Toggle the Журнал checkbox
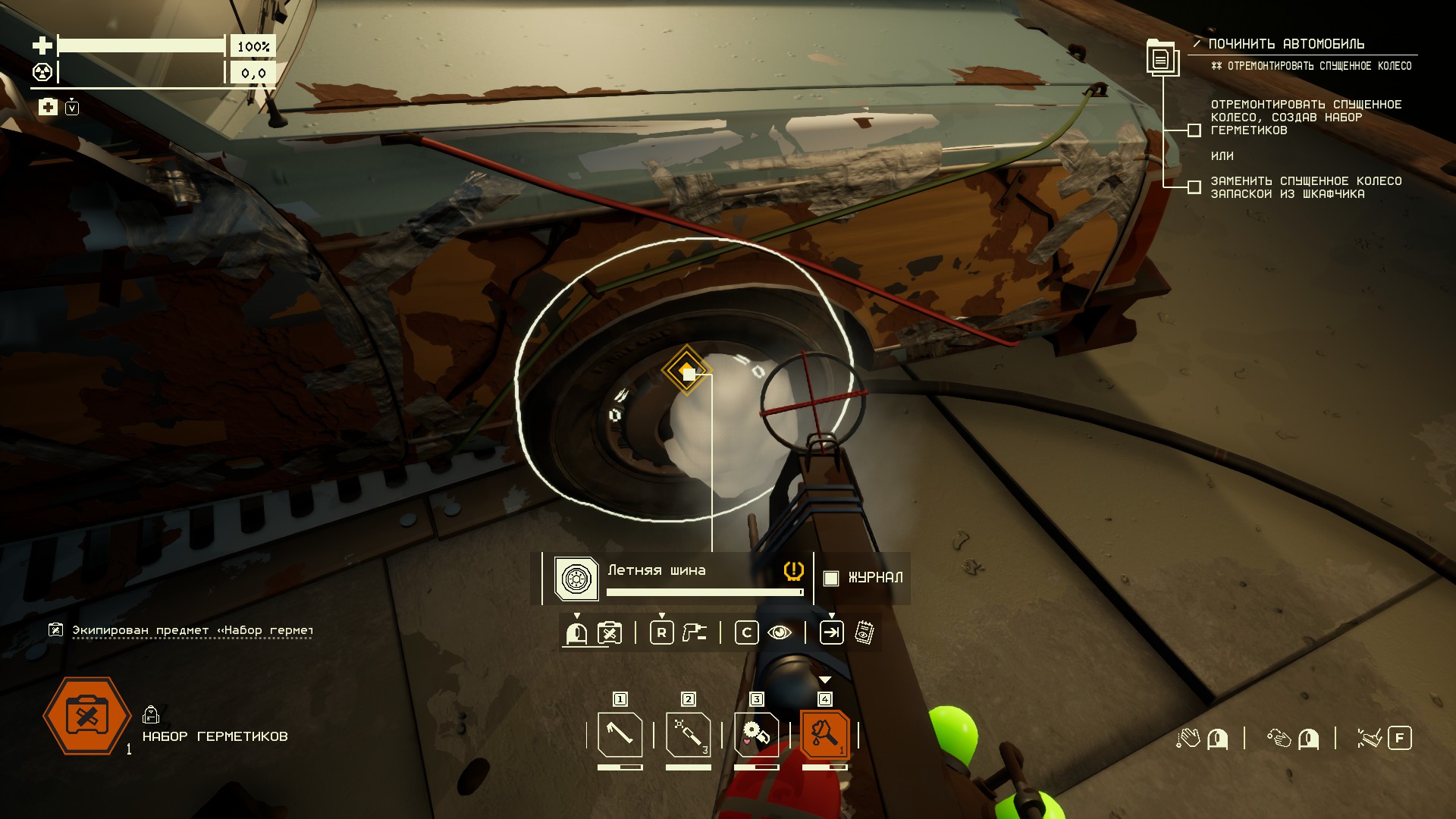Image resolution: width=1456 pixels, height=819 pixels. tap(831, 578)
